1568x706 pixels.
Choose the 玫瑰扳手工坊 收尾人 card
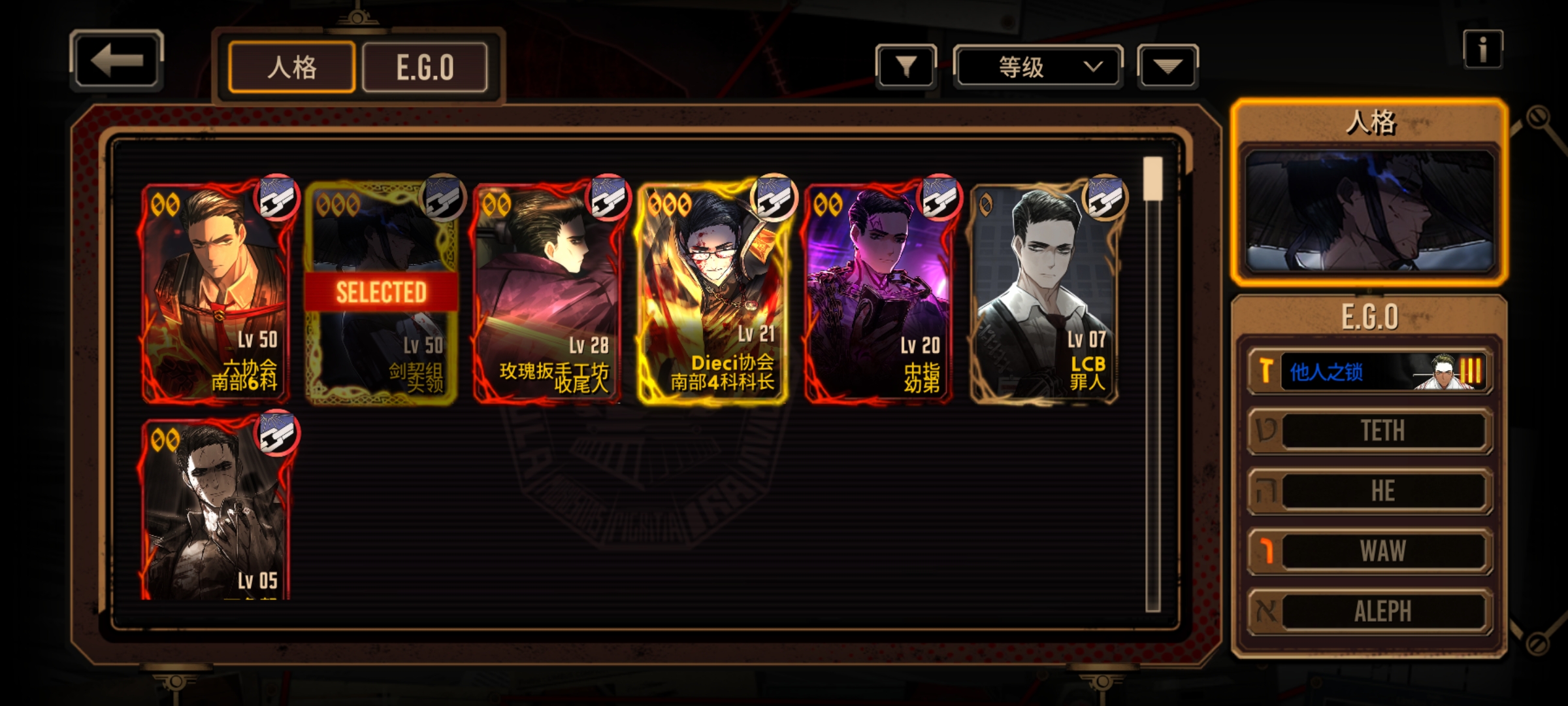tap(547, 292)
